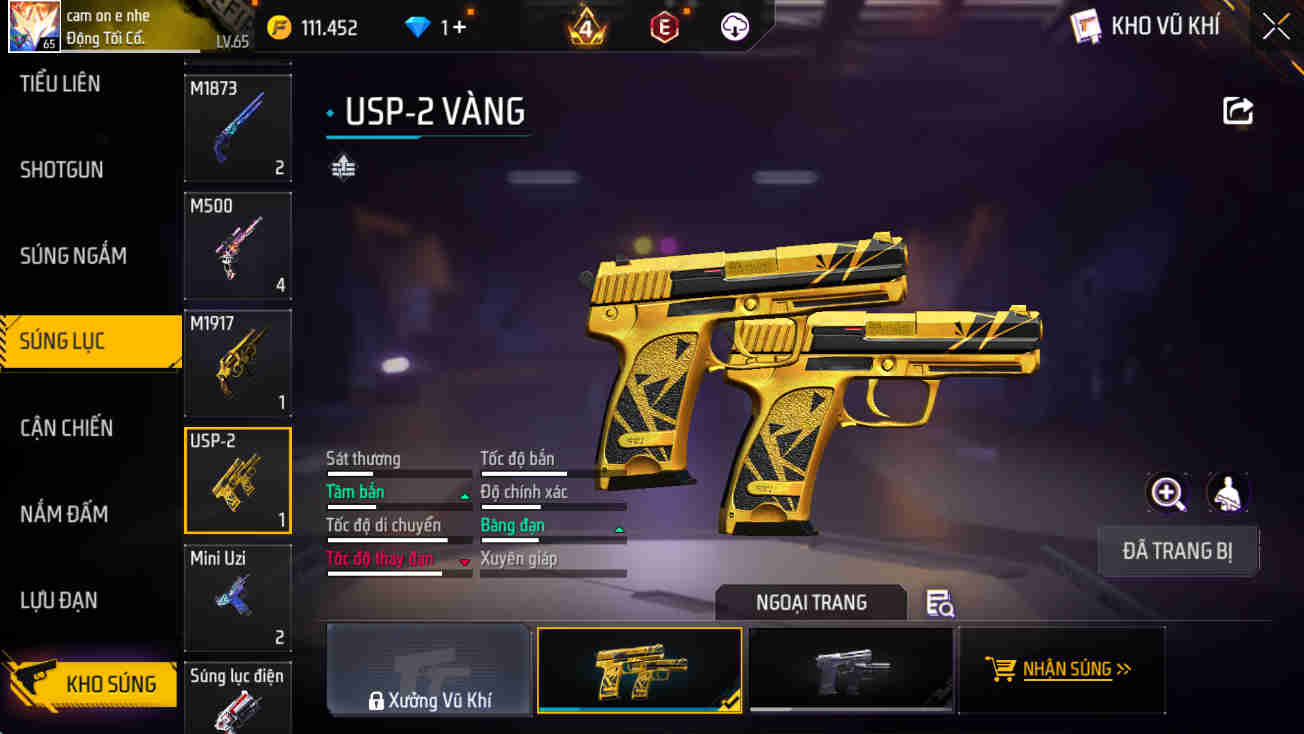Image resolution: width=1304 pixels, height=734 pixels.
Task: Expand the Tầm bắn stat detail
Action: [x=463, y=493]
